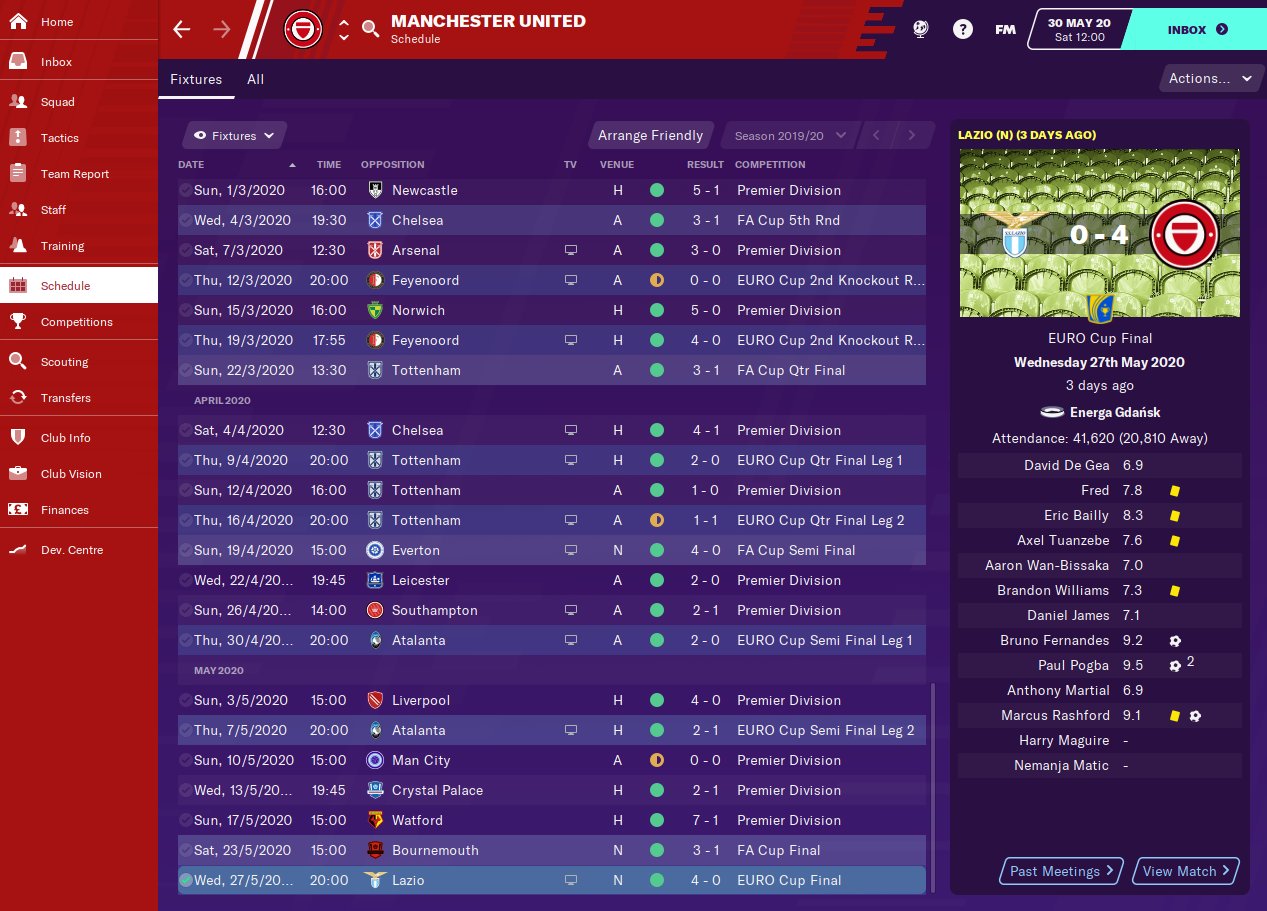Select the Bournemouth FA Cup Final row
This screenshot has height=911, width=1267.
(551, 850)
